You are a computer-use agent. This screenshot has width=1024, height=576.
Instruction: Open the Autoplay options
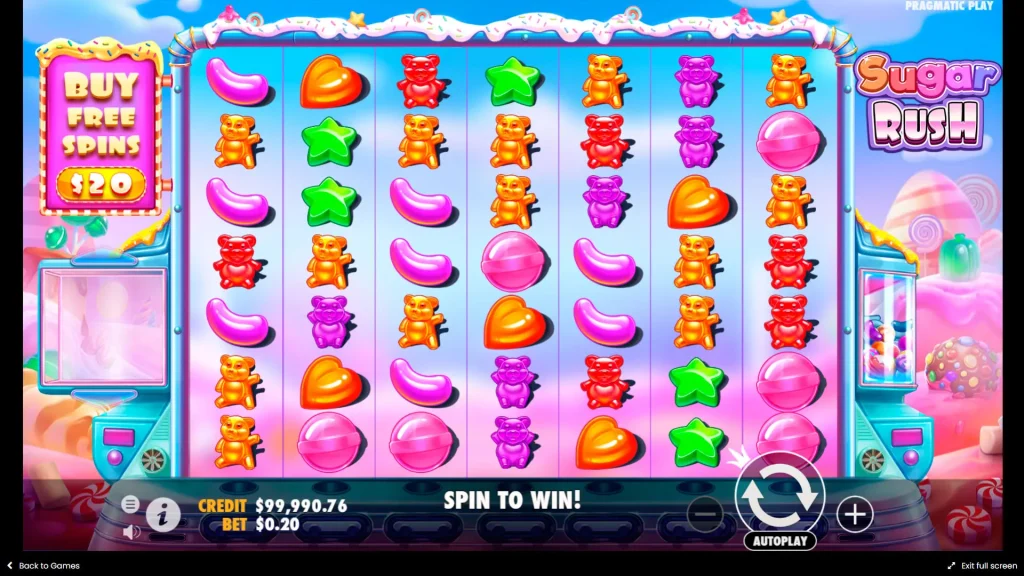point(779,541)
